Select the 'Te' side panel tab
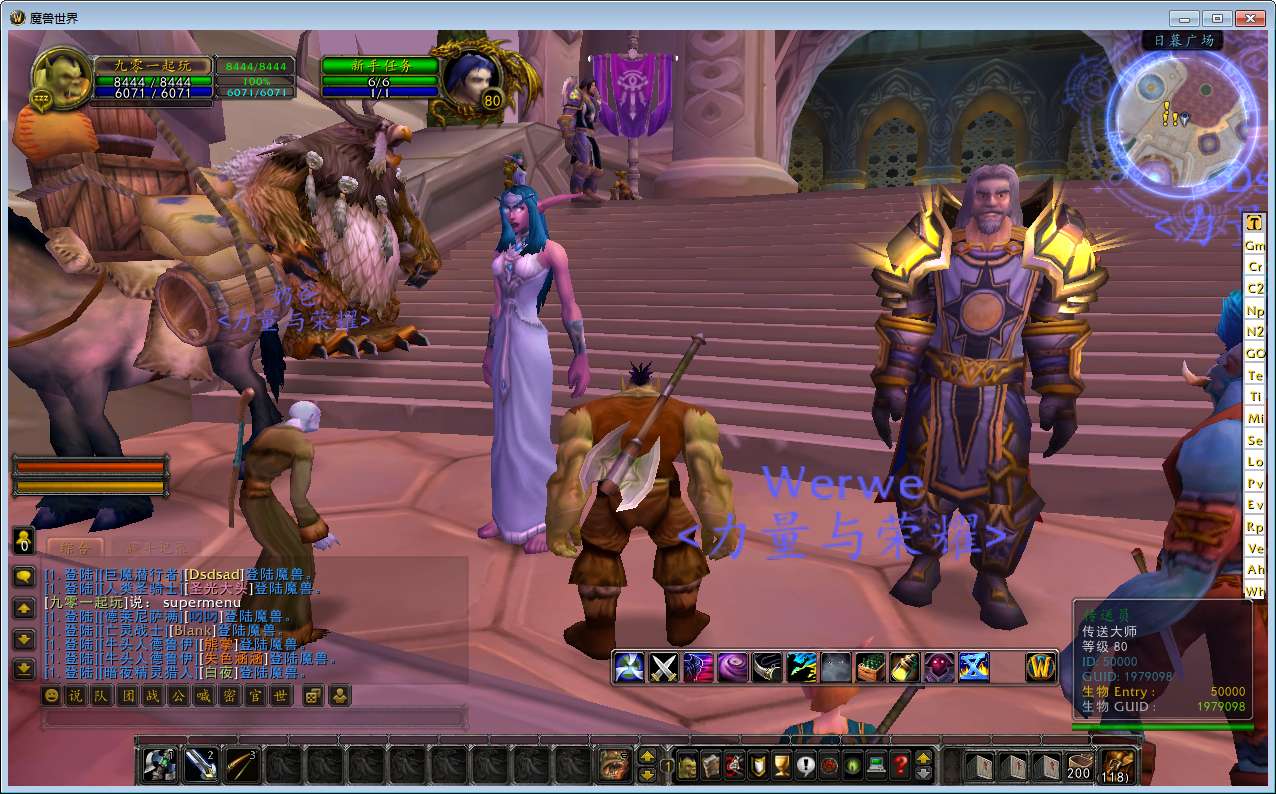The width and height of the screenshot is (1276, 794). (x=1254, y=375)
